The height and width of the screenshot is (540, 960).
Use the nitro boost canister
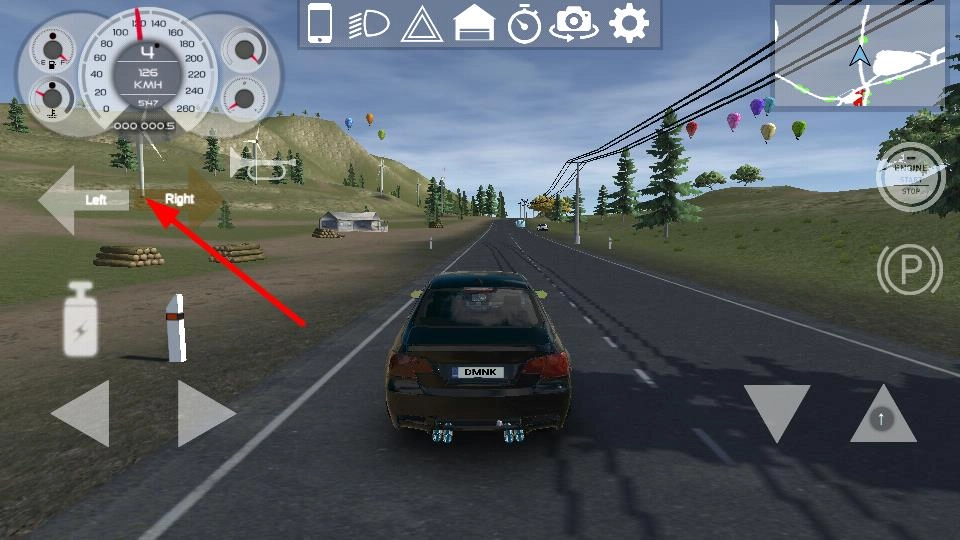click(80, 320)
